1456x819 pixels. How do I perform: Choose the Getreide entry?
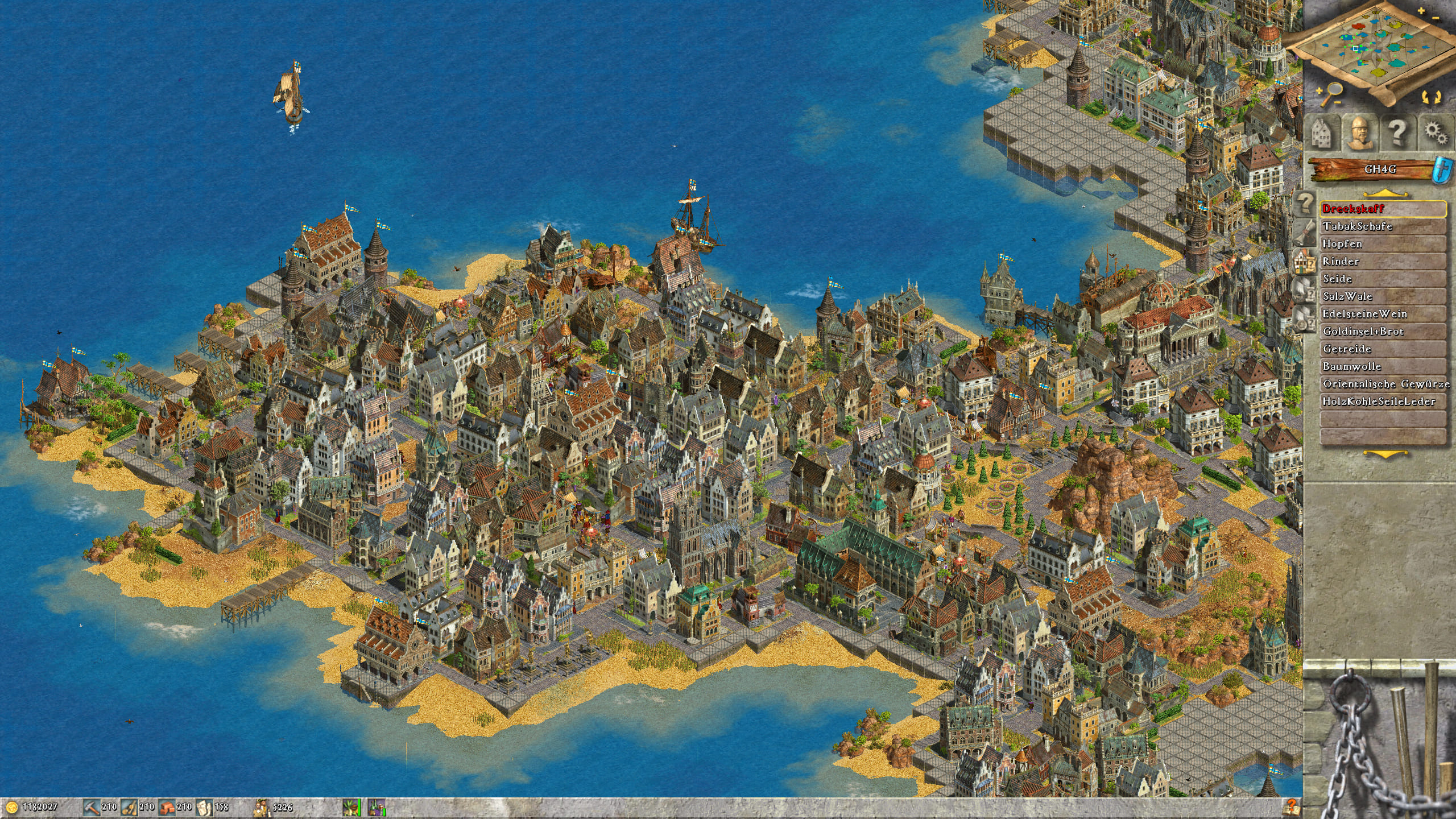[x=1381, y=349]
